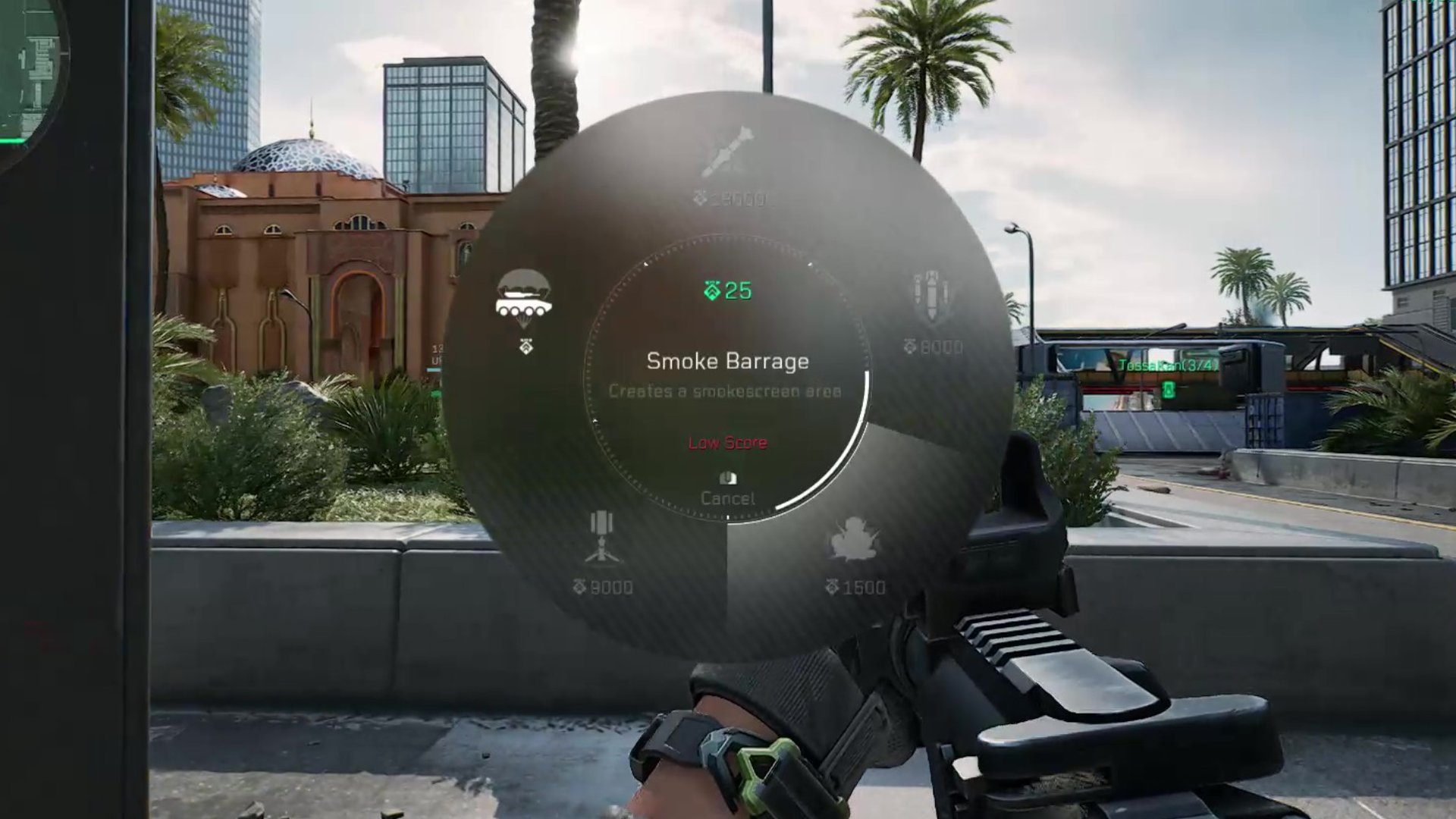The width and height of the screenshot is (1456, 819).
Task: Click the Cancel label below the tablet
Action: [728, 498]
